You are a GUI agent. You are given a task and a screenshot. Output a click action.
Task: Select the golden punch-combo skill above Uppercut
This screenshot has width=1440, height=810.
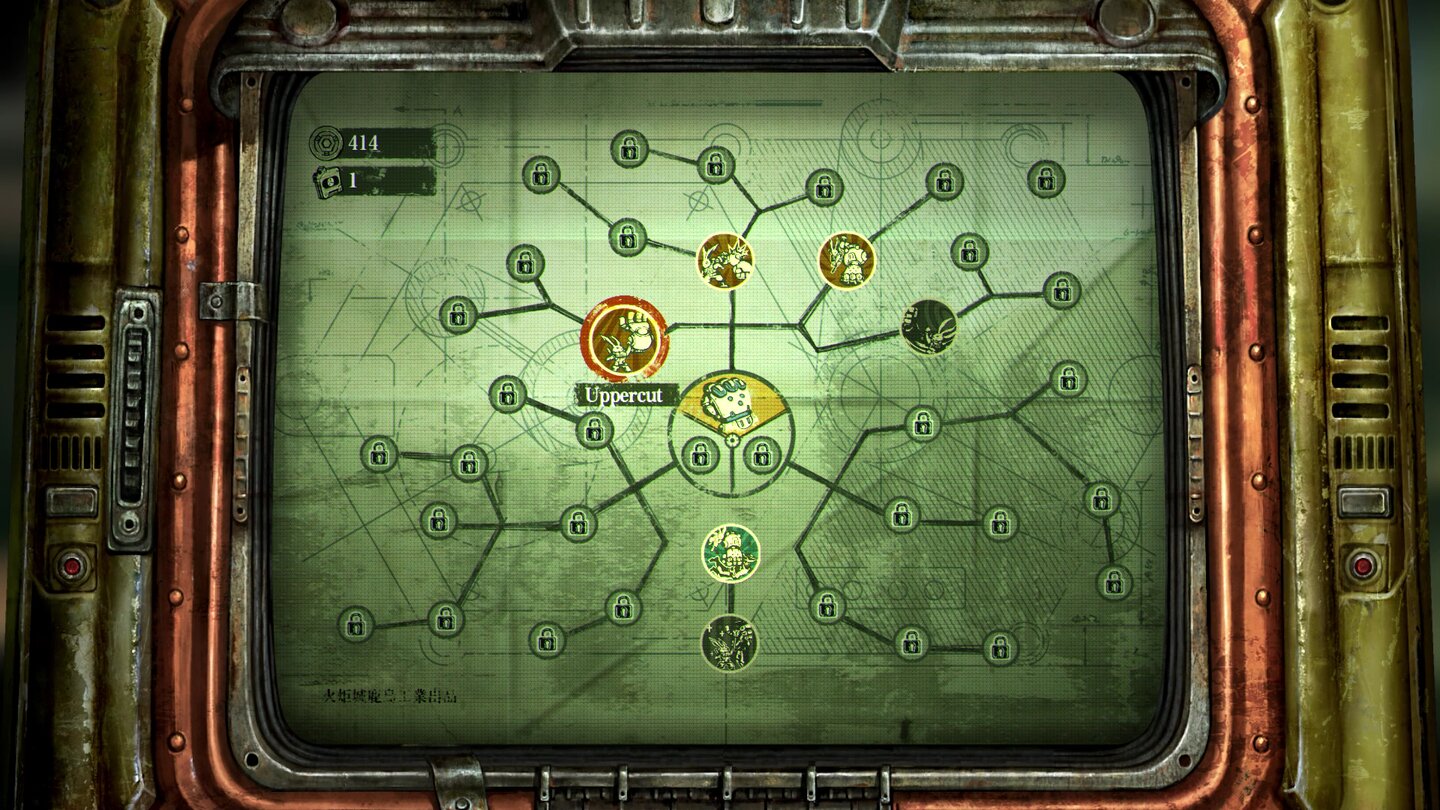tap(723, 262)
